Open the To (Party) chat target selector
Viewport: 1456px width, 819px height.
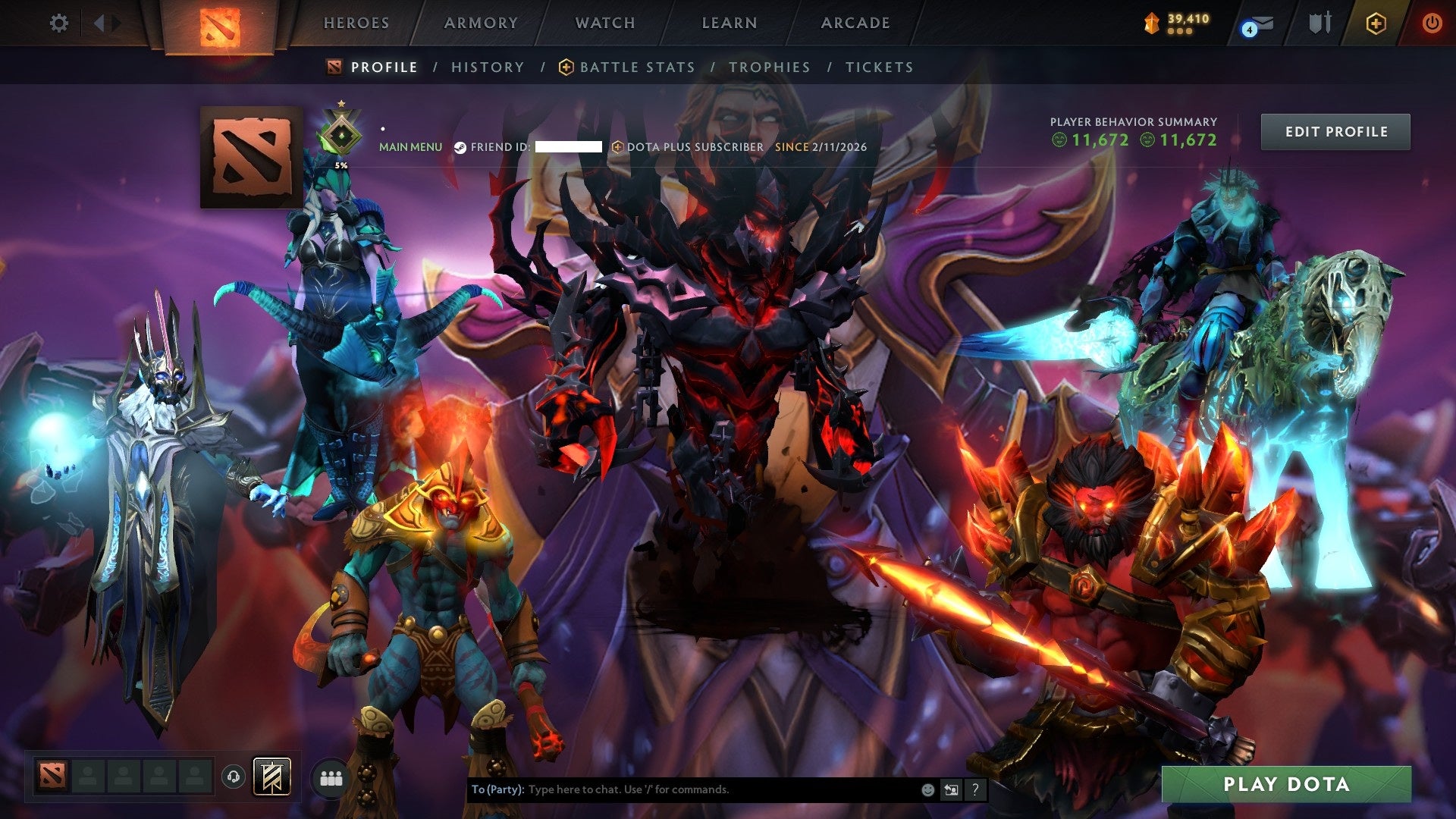pos(497,789)
